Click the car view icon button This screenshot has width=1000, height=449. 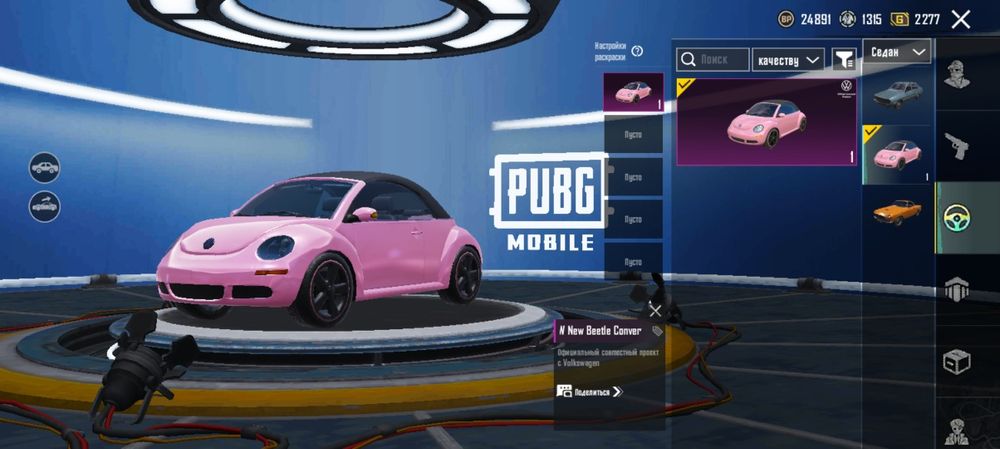pyautogui.click(x=45, y=166)
